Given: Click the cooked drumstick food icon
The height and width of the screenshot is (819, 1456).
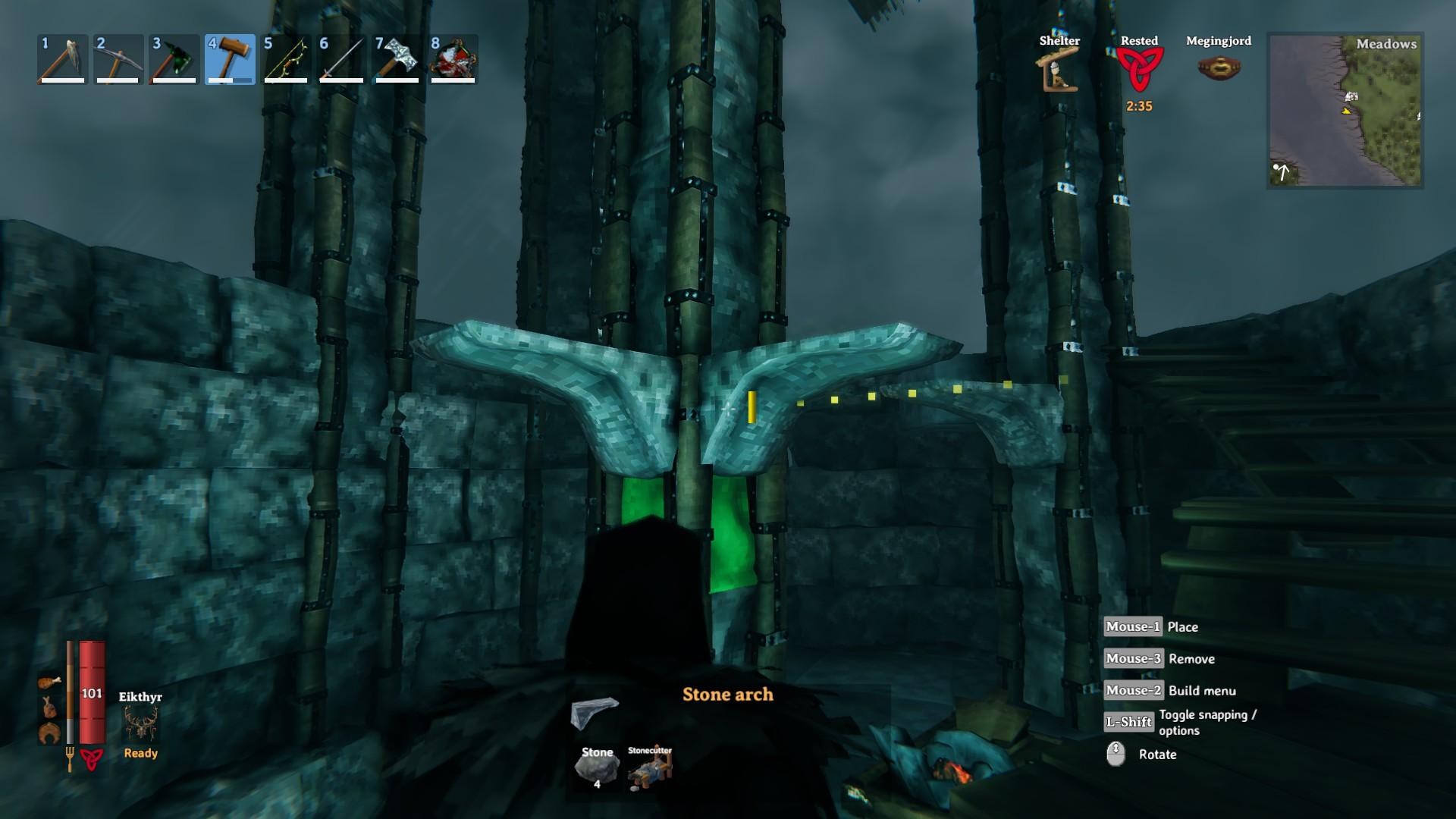Looking at the screenshot, I should pos(49,682).
